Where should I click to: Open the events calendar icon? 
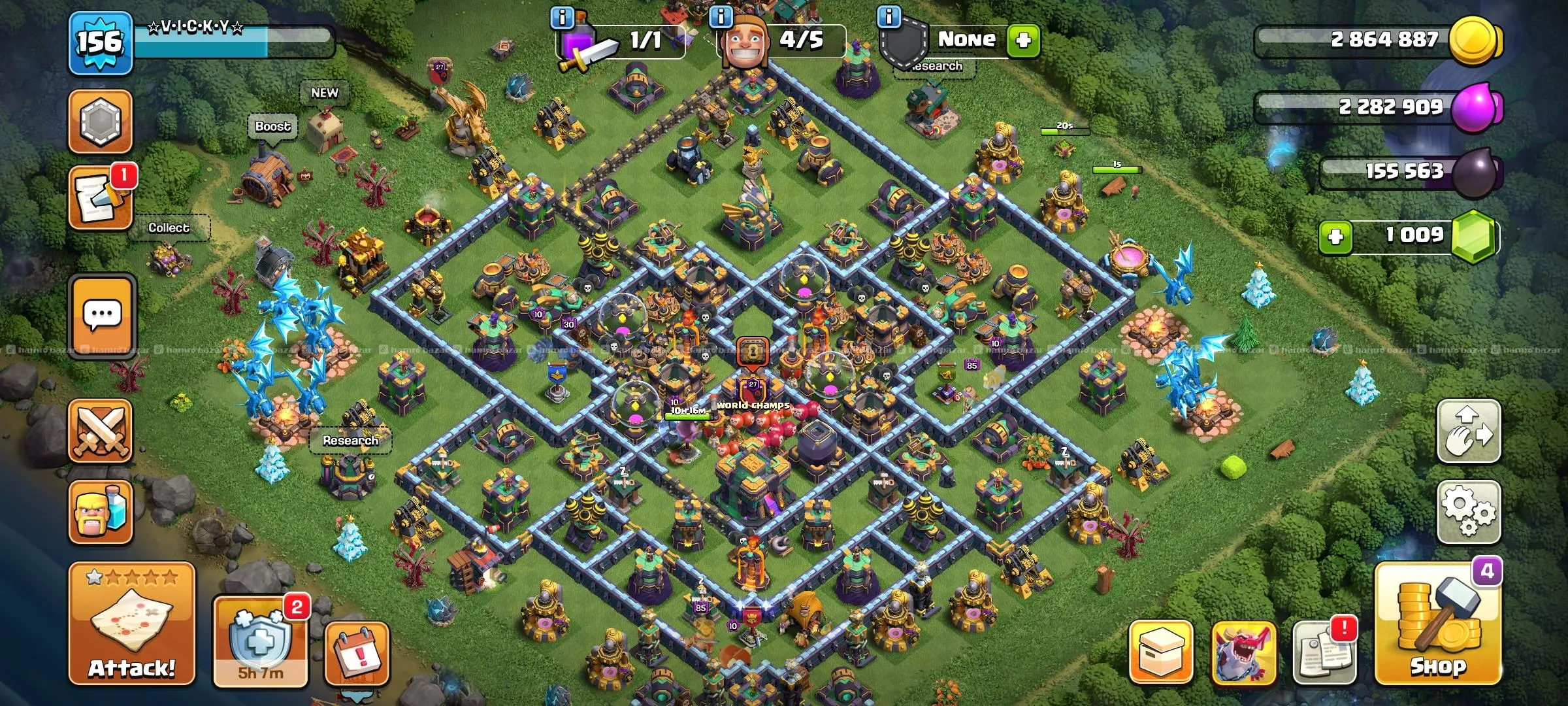(x=357, y=654)
